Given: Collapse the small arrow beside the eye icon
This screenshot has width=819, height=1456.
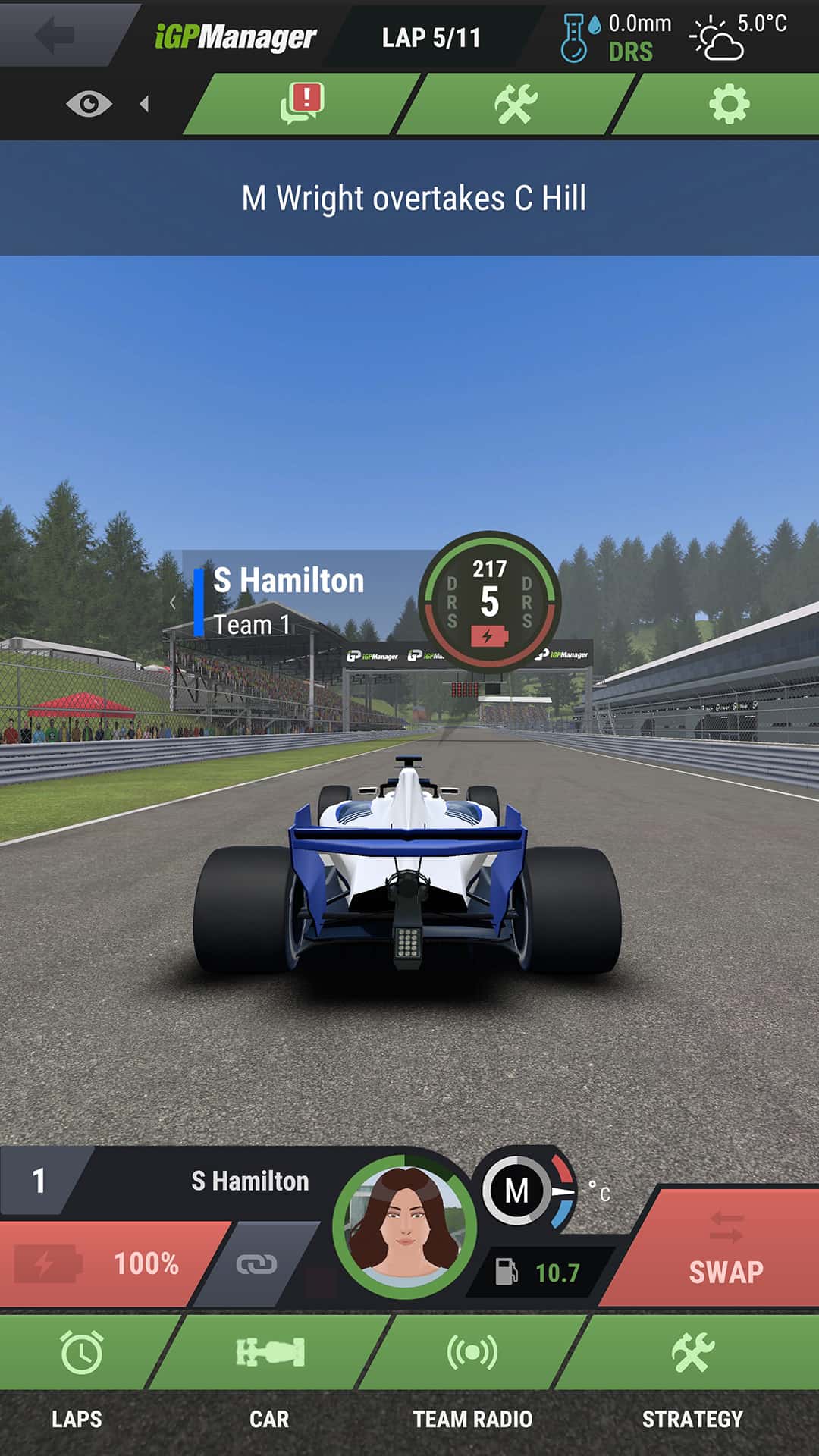Looking at the screenshot, I should 144,104.
